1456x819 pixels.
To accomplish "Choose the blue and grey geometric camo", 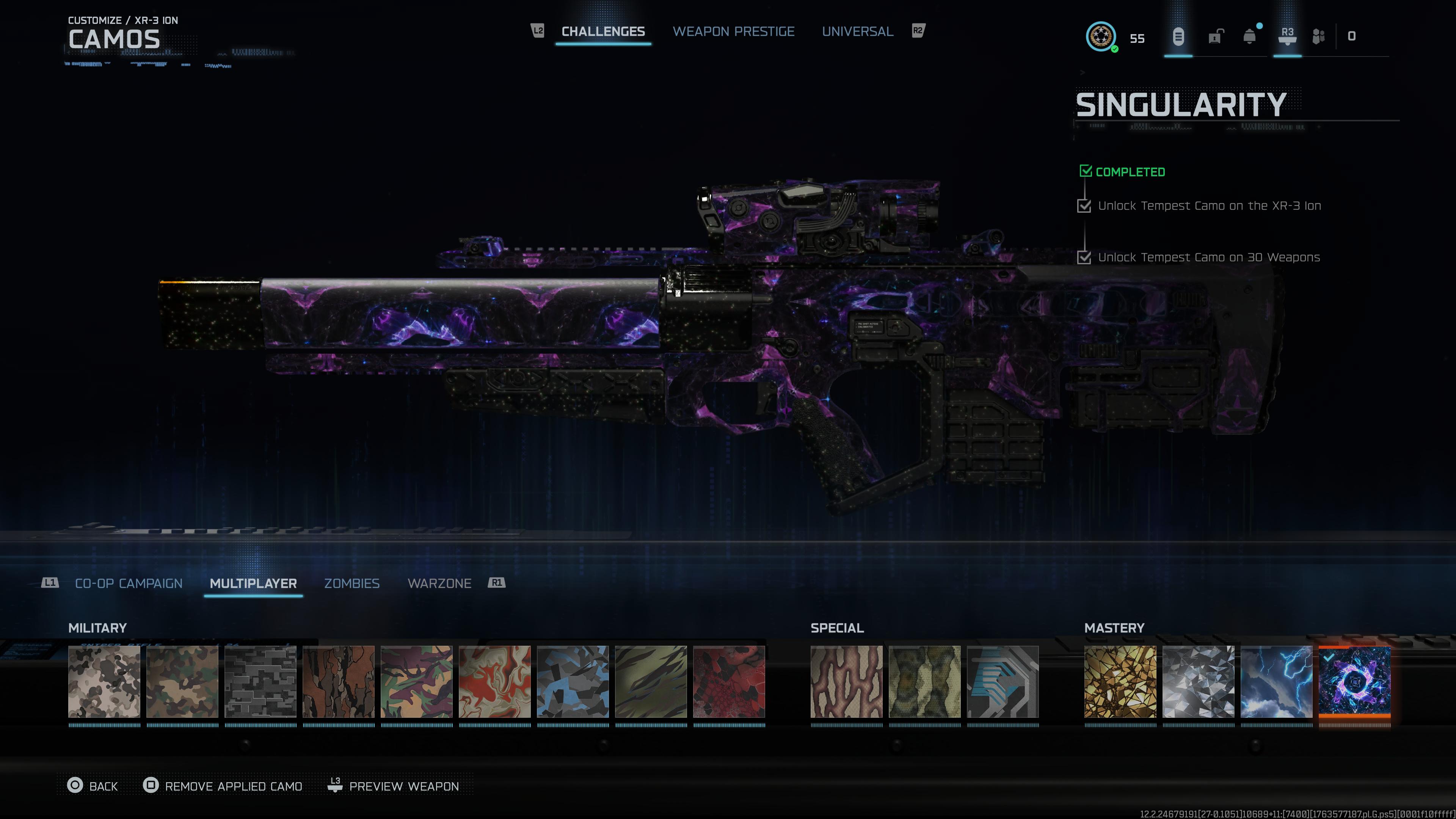I will [x=573, y=682].
